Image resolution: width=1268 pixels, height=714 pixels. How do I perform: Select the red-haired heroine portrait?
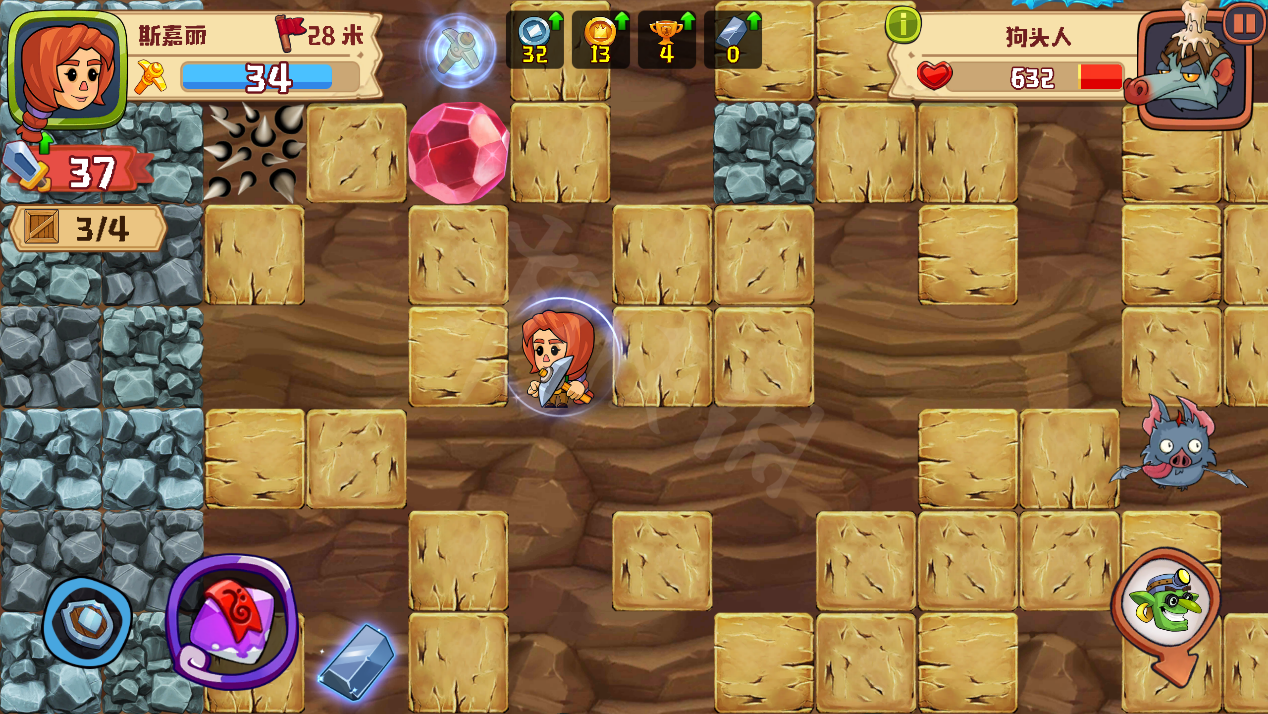tap(67, 68)
